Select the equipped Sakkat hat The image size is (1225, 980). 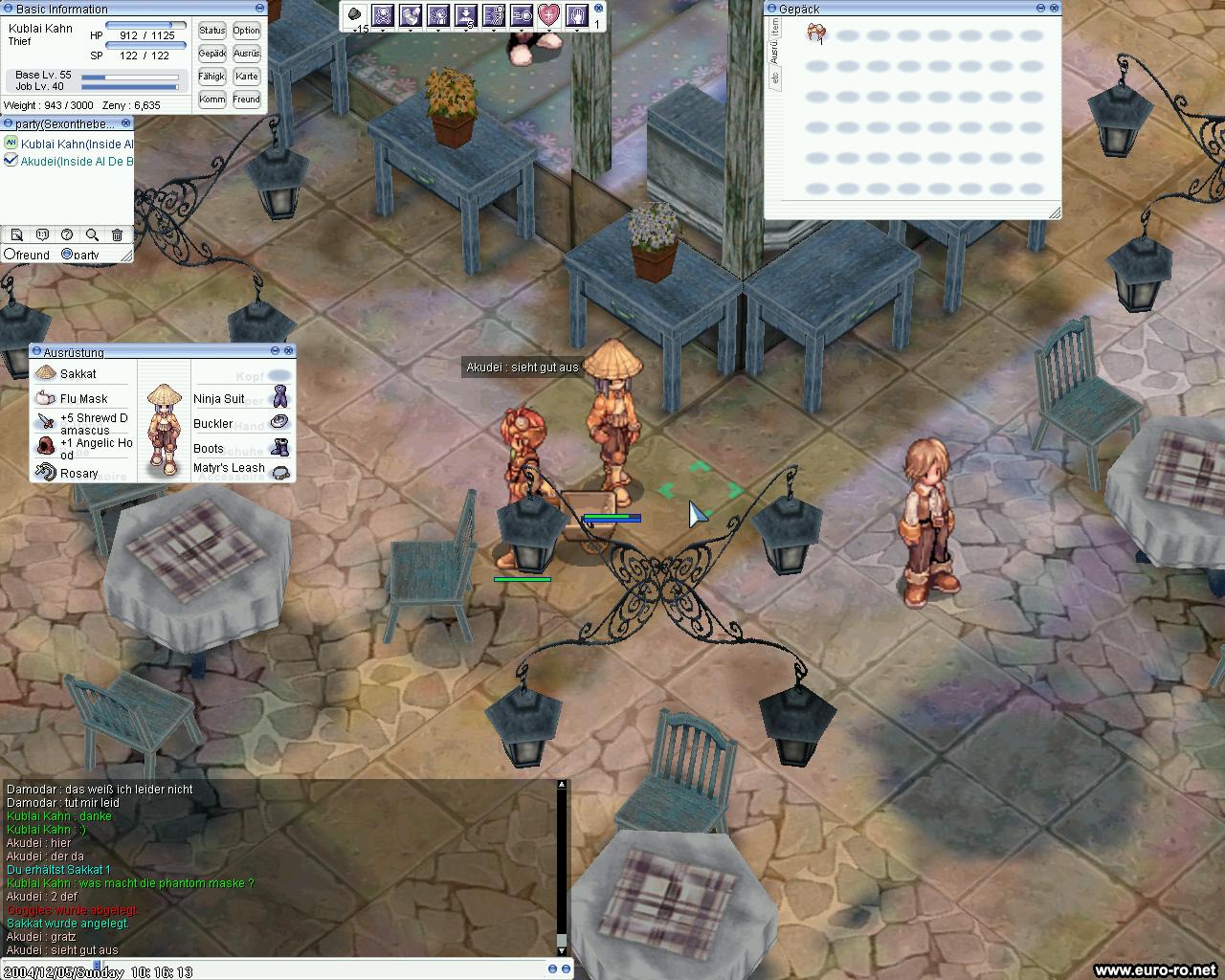point(46,373)
